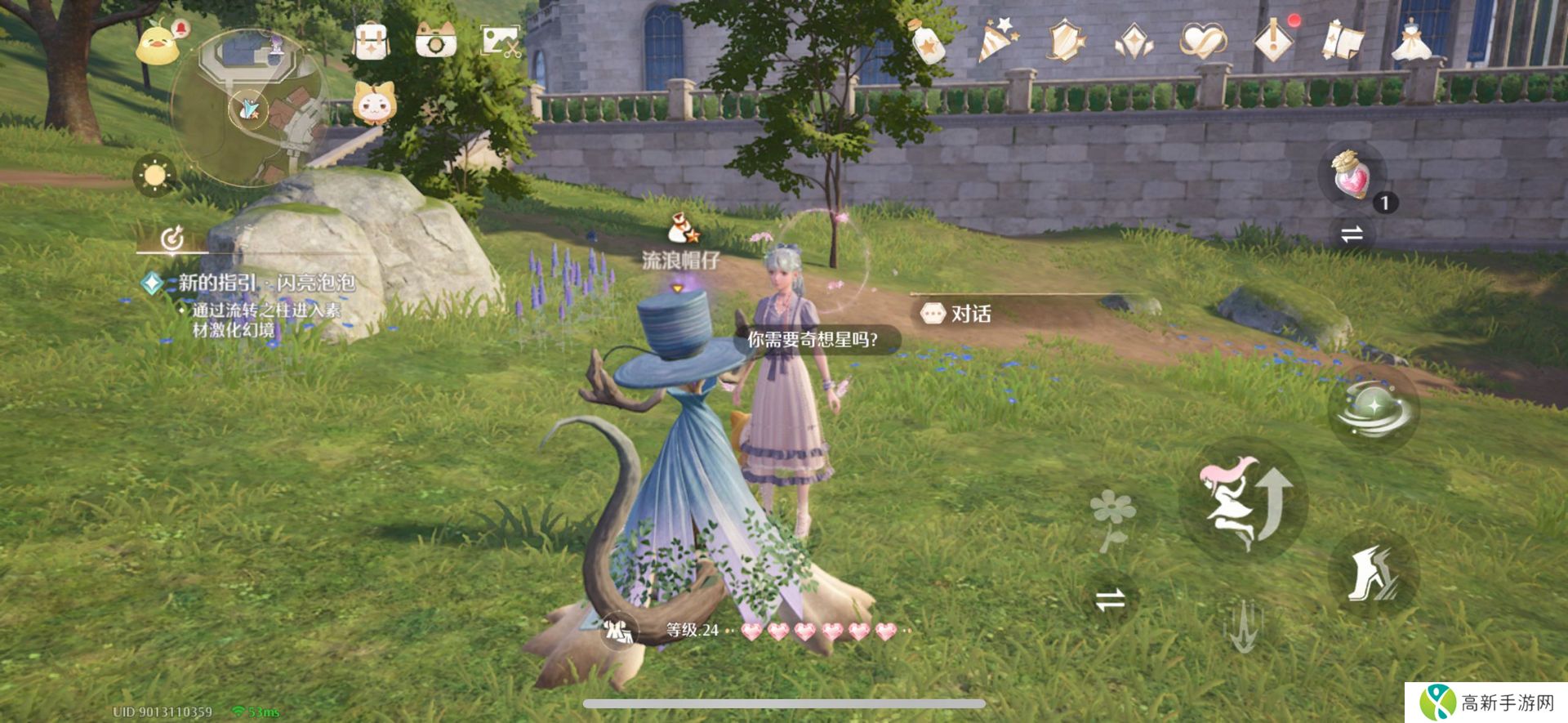Viewport: 1568px width, 723px height.
Task: Open the party hat events icon
Action: 997,41
